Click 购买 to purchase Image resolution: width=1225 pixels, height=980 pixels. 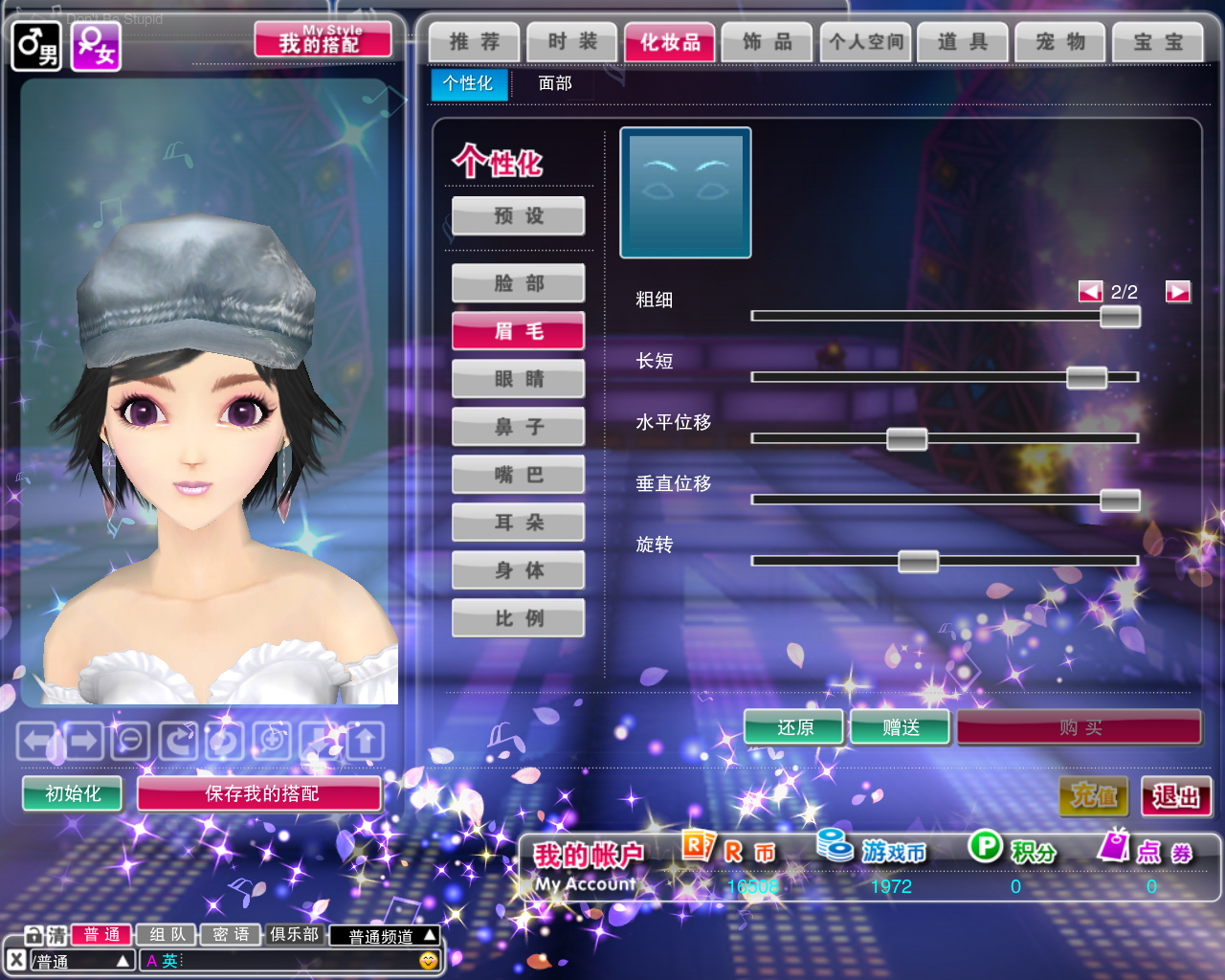1080,728
